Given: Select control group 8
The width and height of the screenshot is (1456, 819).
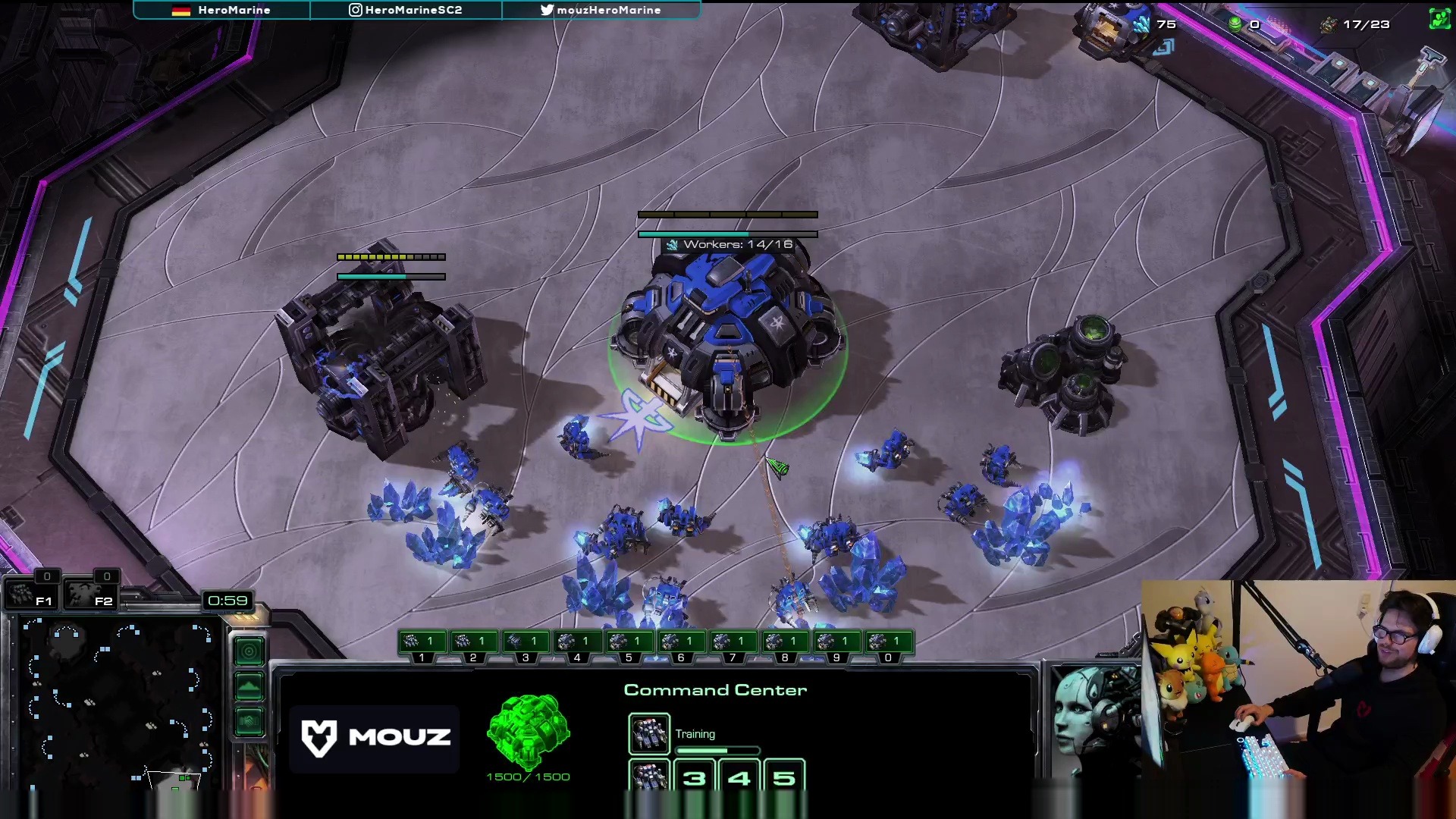Looking at the screenshot, I should 785,643.
